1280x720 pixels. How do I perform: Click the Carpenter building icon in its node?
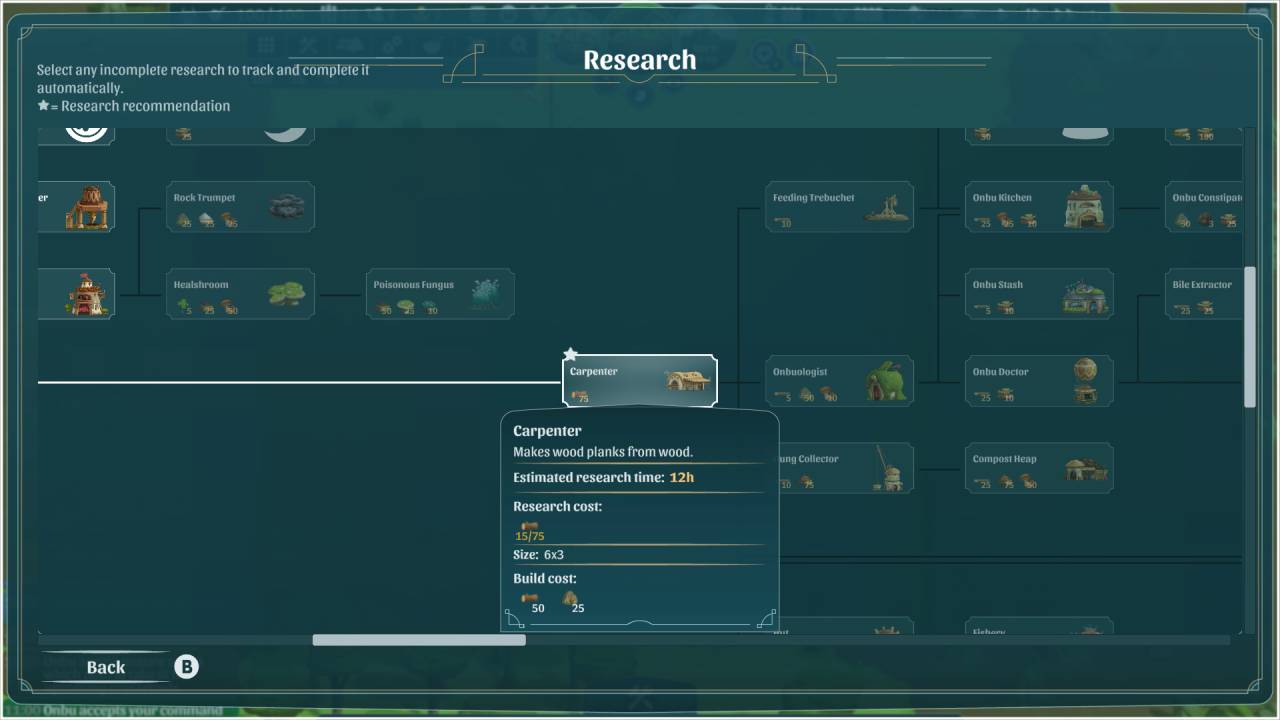[686, 379]
